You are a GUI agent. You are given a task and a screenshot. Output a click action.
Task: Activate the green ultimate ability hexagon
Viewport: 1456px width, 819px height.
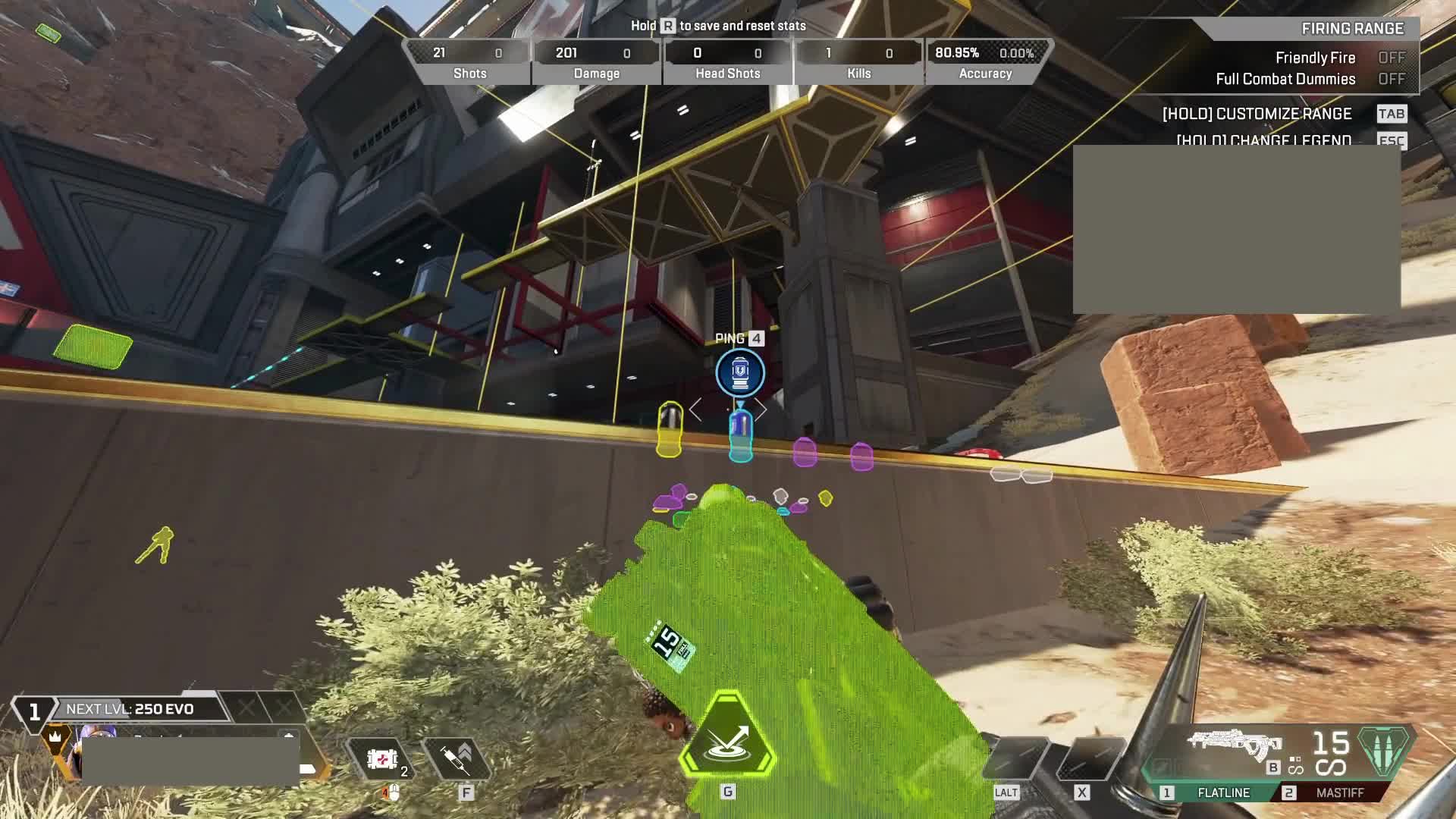[x=727, y=736]
